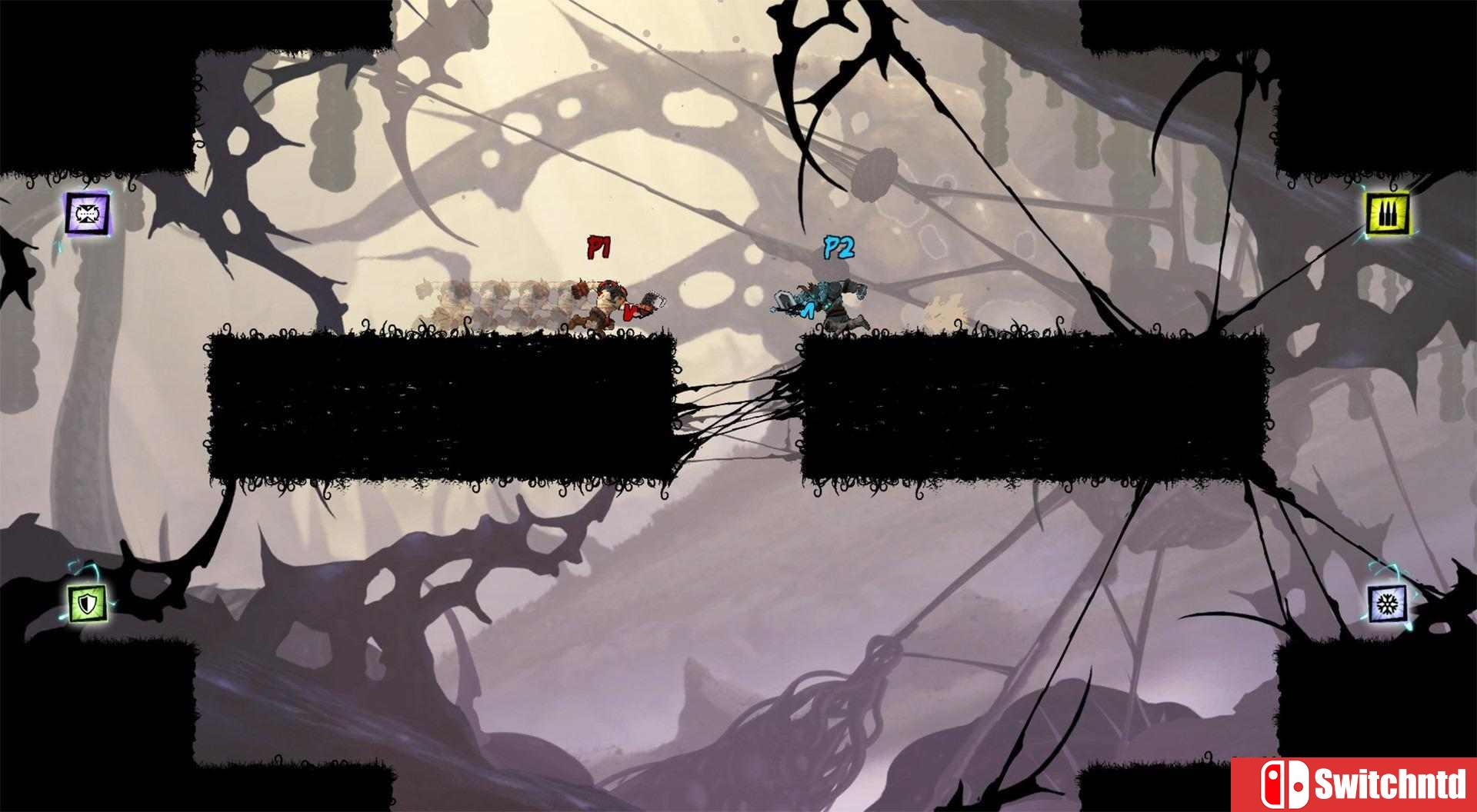
Task: Select the P1 character sprite
Action: tap(604, 304)
